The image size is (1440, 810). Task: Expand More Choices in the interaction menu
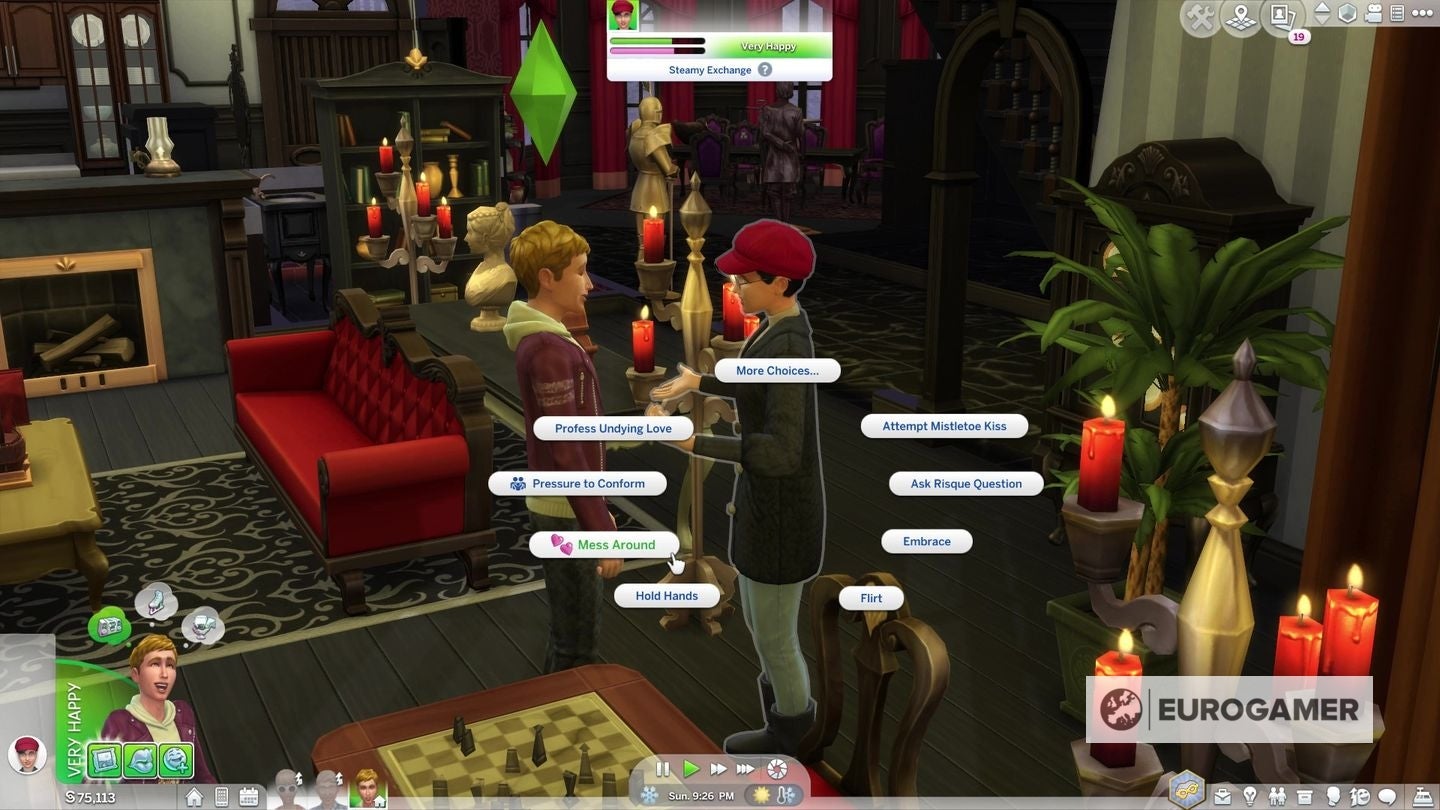click(x=777, y=370)
